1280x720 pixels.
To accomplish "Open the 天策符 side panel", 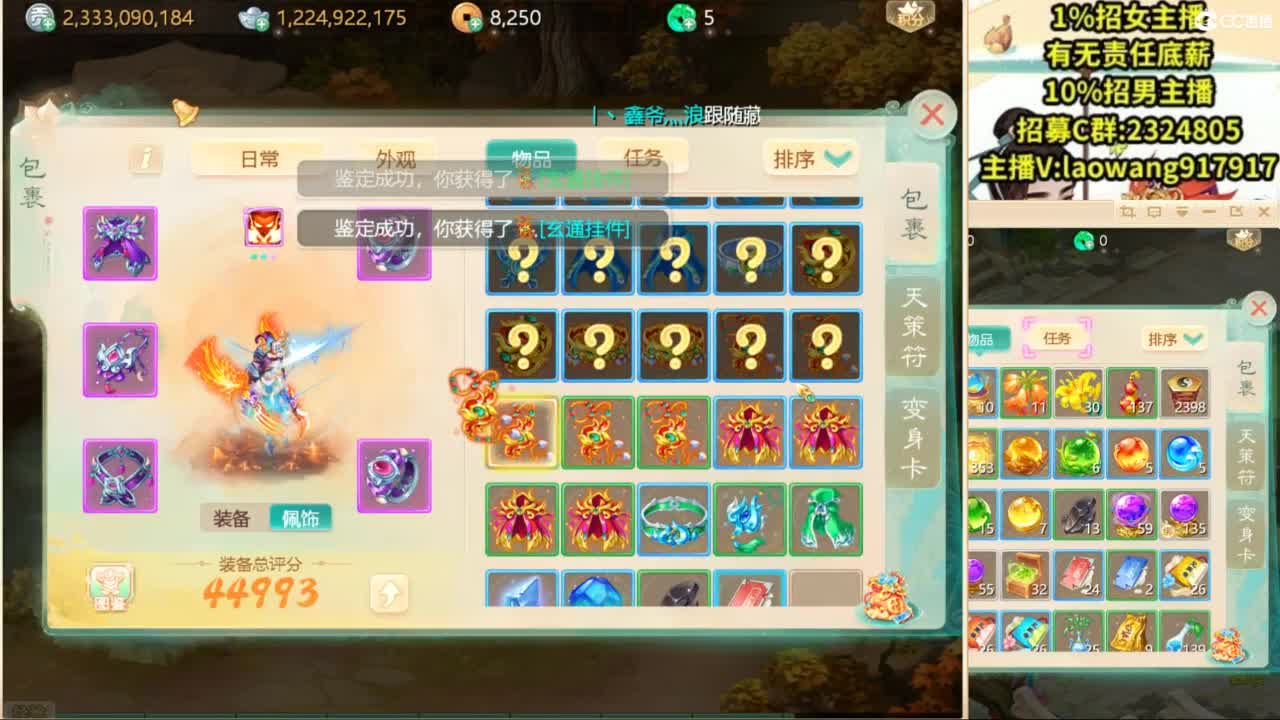I will tap(916, 330).
